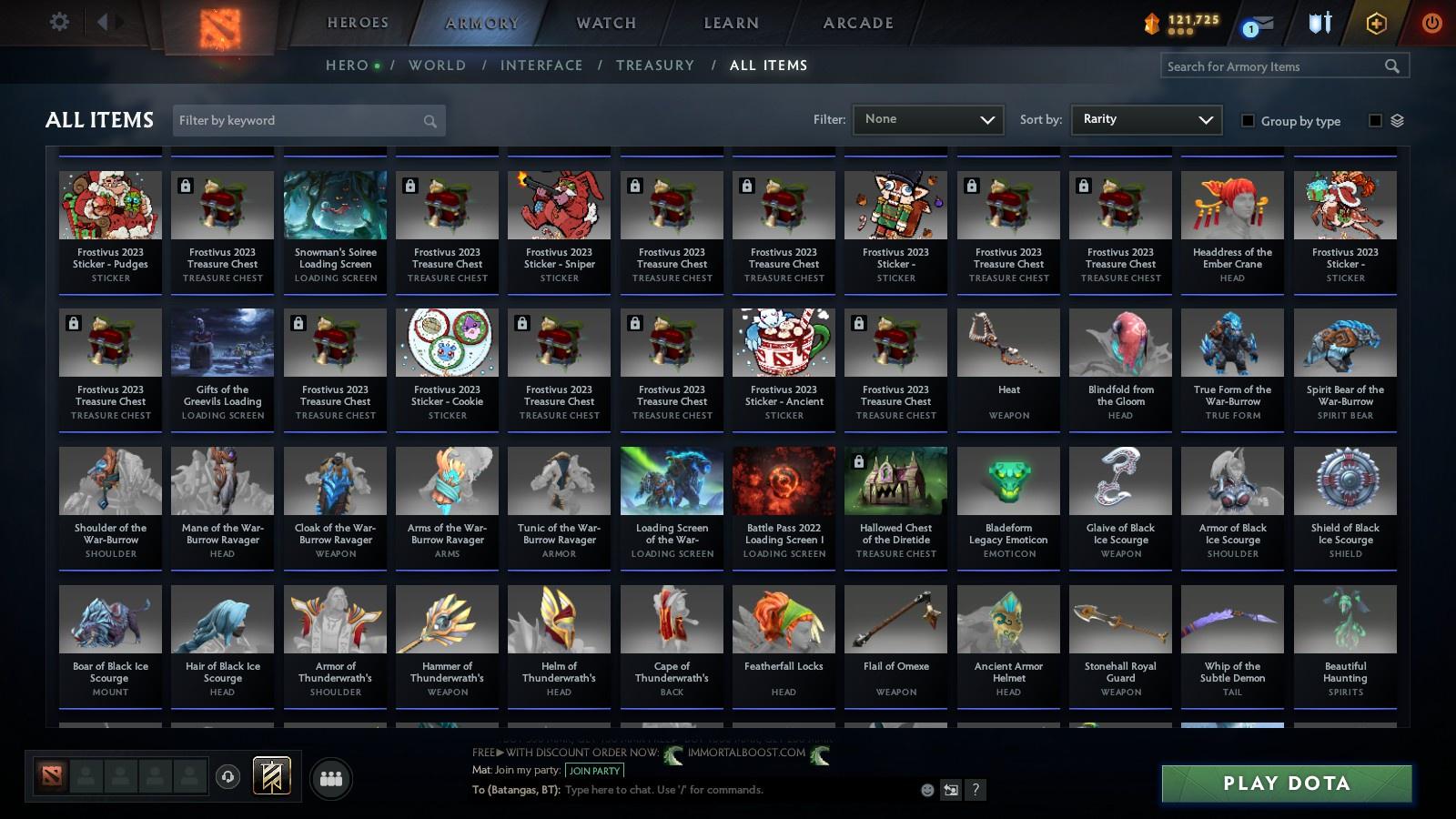The height and width of the screenshot is (819, 1456).
Task: Click the translate icon next to chat
Action: (951, 790)
